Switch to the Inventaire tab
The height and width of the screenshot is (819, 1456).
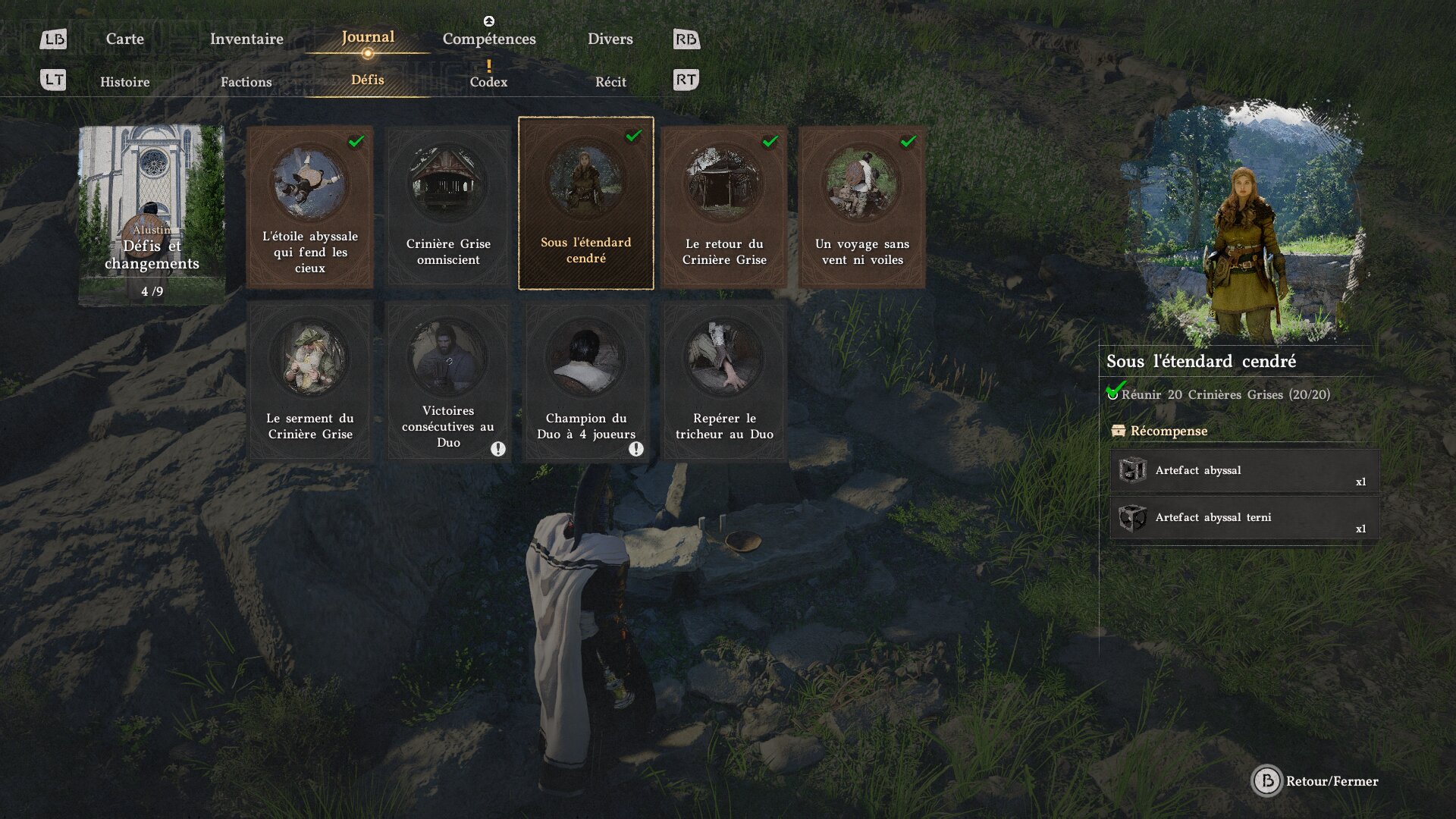[246, 39]
